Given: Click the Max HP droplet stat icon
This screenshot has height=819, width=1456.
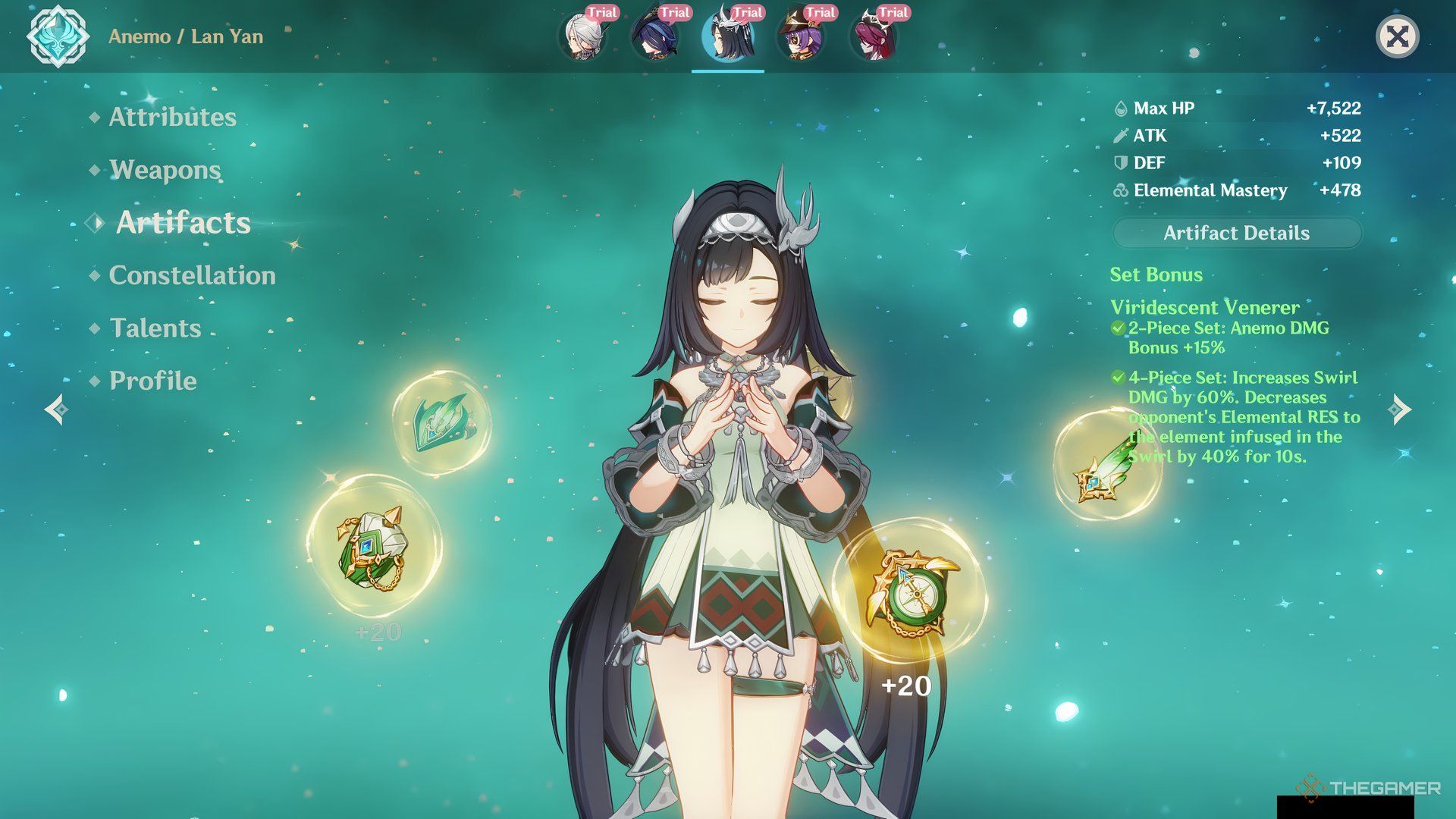Looking at the screenshot, I should tap(1119, 108).
